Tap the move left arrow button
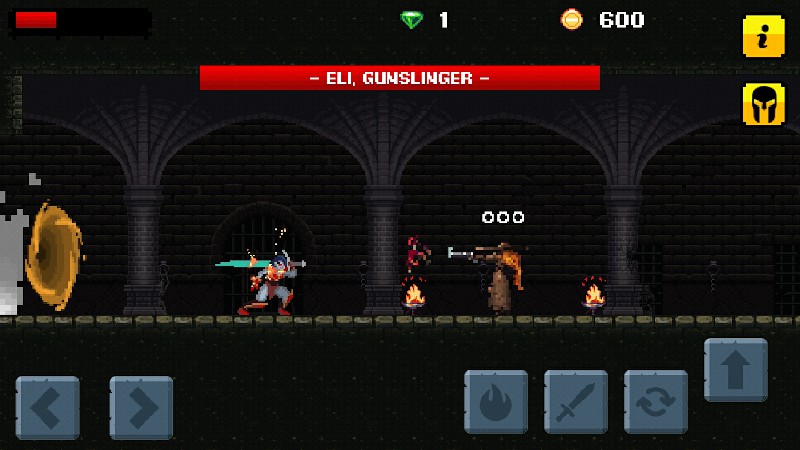Screen dimensions: 800x450 [47, 407]
